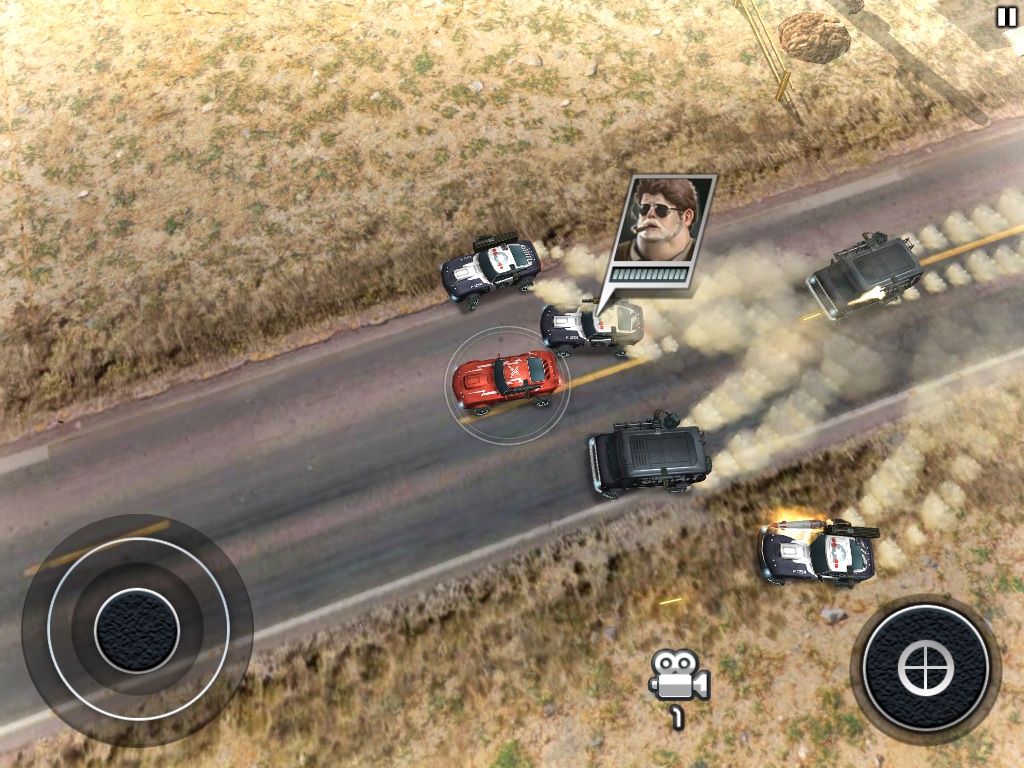
Task: Pause the game with the top-right button
Action: pos(1005,17)
